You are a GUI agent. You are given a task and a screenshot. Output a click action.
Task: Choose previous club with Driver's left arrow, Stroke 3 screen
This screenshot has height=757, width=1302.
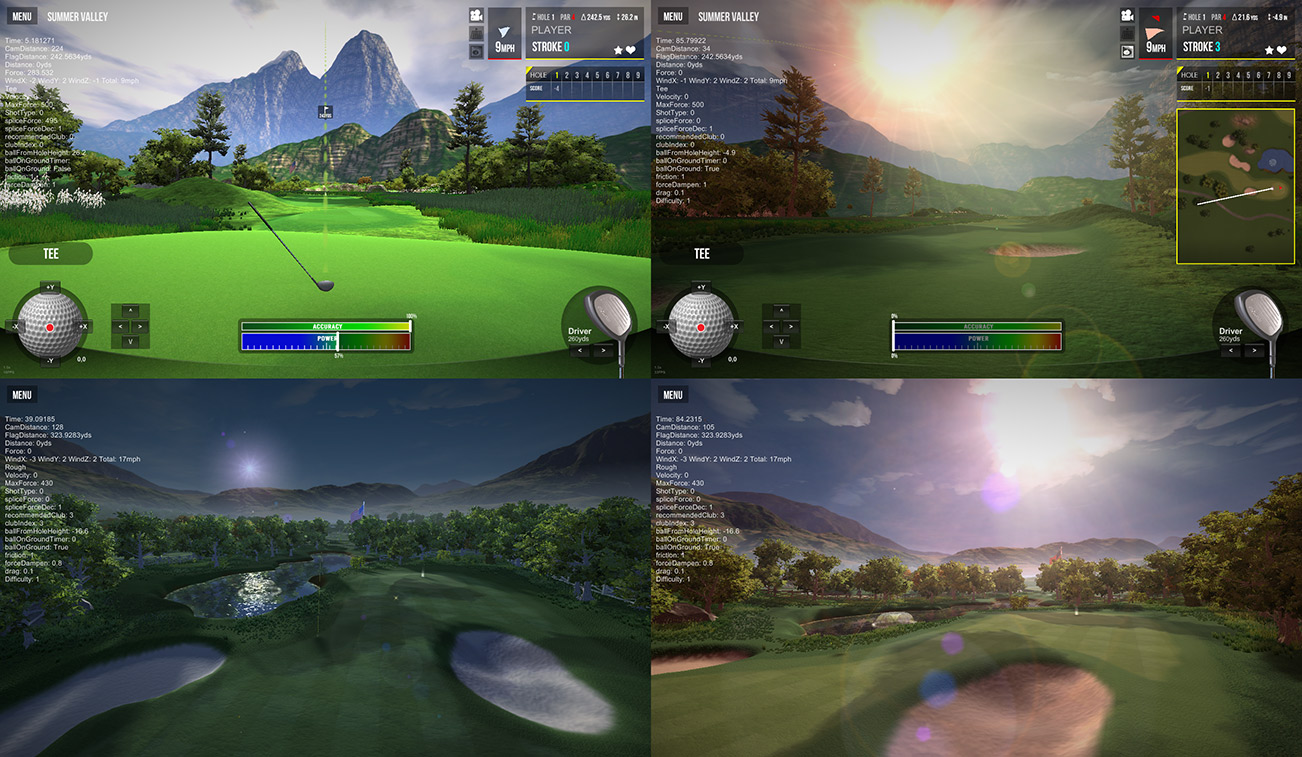pos(1231,351)
